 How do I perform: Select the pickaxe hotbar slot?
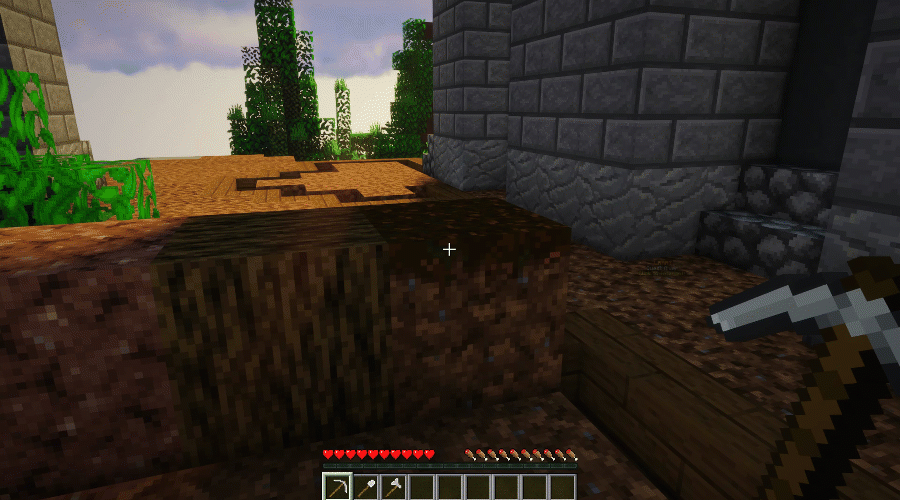(338, 488)
